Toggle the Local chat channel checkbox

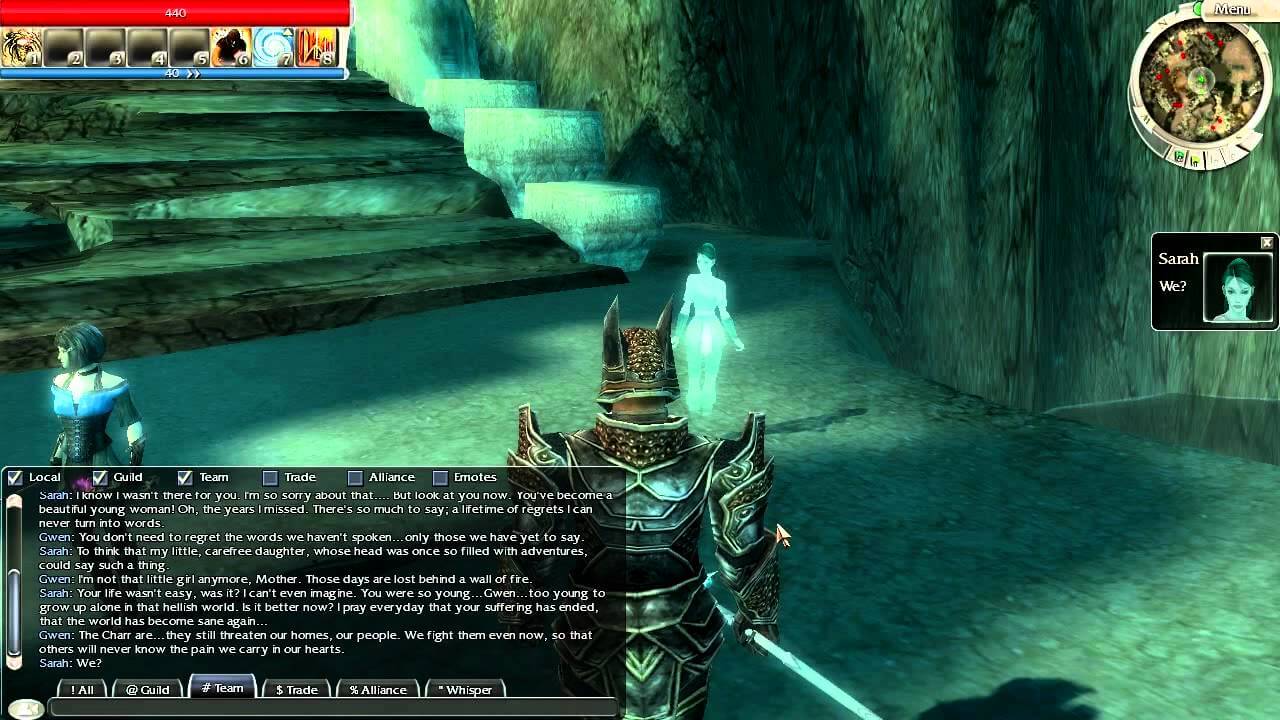click(x=14, y=477)
